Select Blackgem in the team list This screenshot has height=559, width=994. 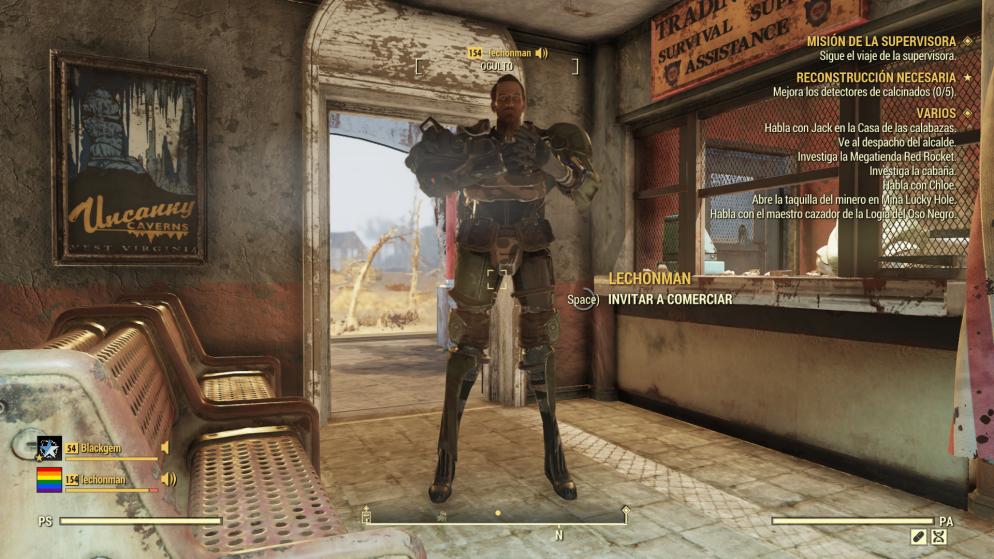point(100,448)
